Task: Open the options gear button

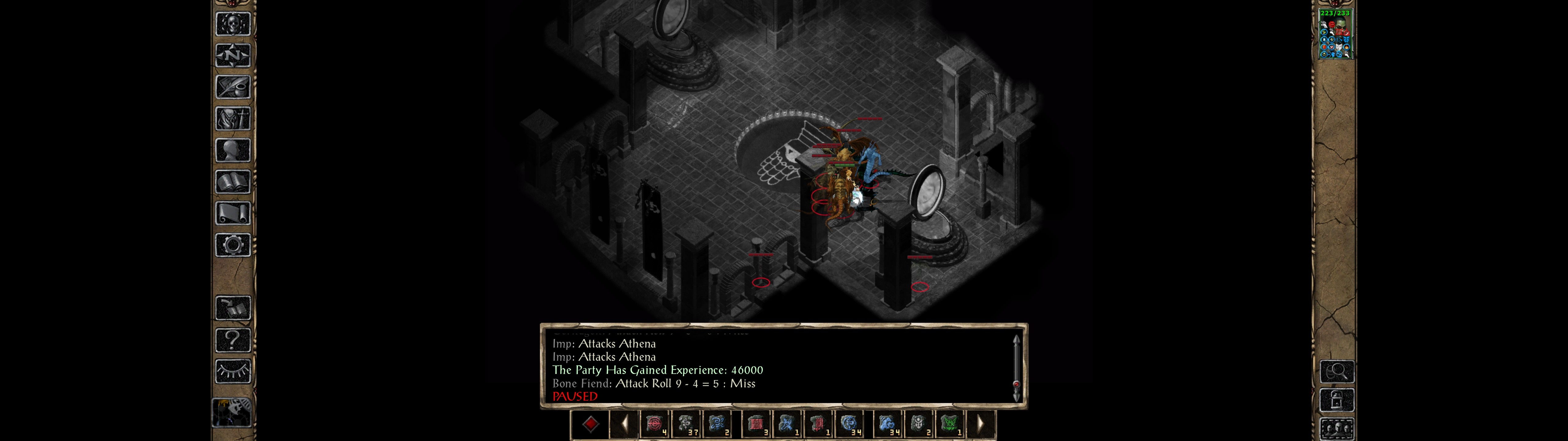Action: click(x=232, y=245)
